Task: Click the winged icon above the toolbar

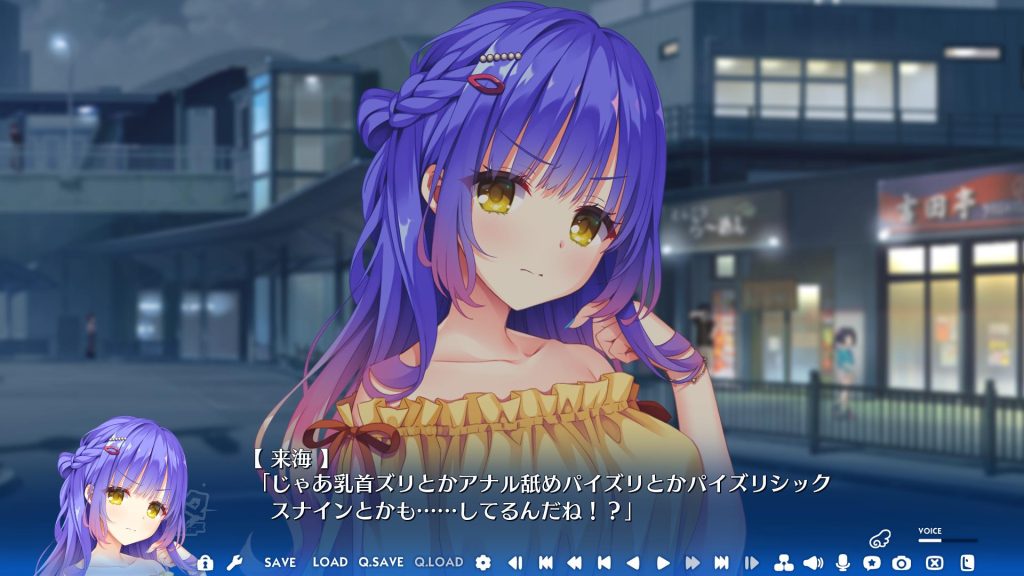Action: click(879, 538)
